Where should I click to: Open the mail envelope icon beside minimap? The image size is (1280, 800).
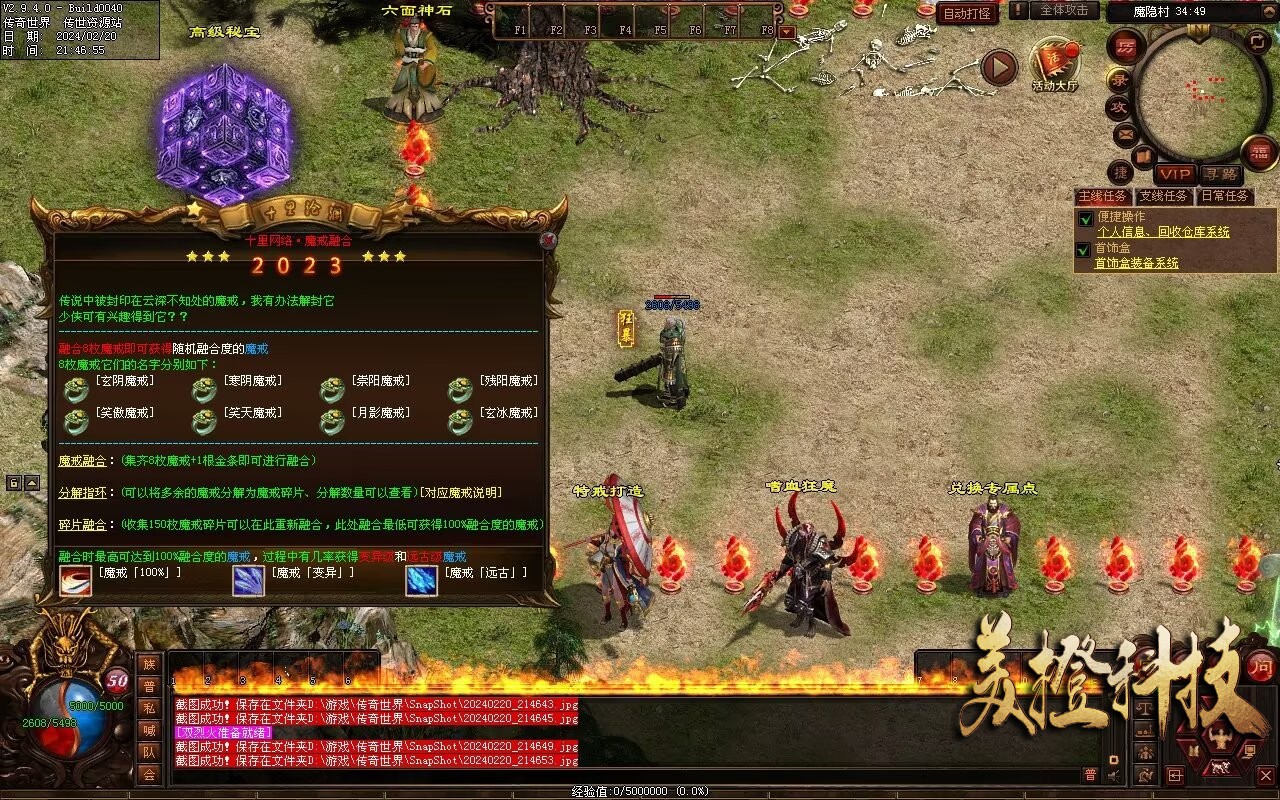[x=1125, y=134]
